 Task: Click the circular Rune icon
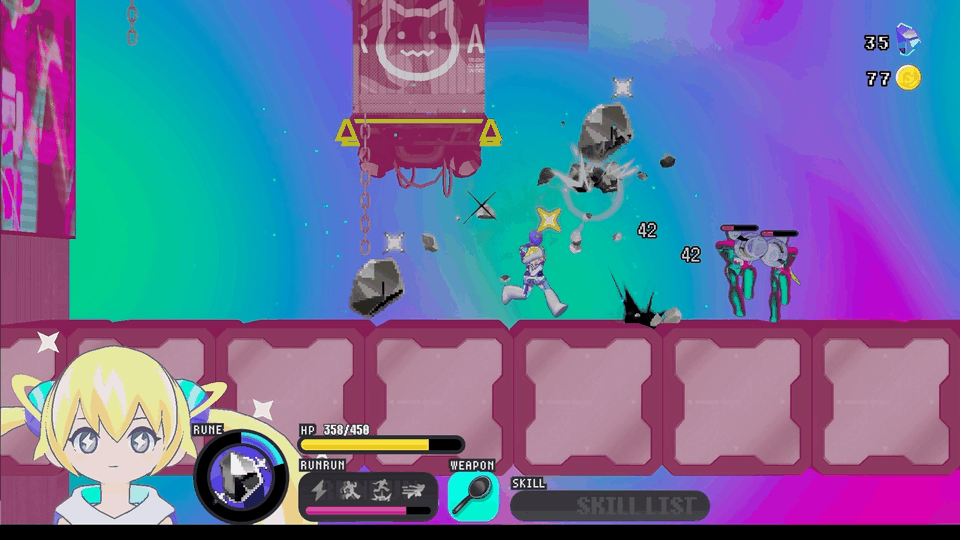(x=240, y=476)
